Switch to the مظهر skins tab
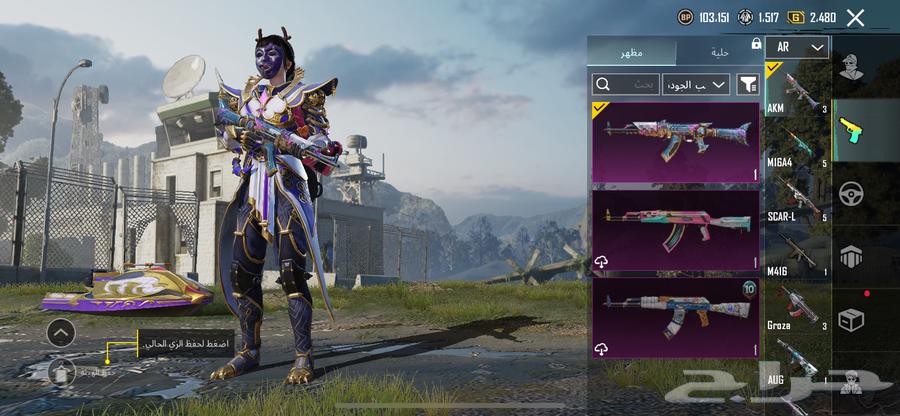 pos(631,52)
